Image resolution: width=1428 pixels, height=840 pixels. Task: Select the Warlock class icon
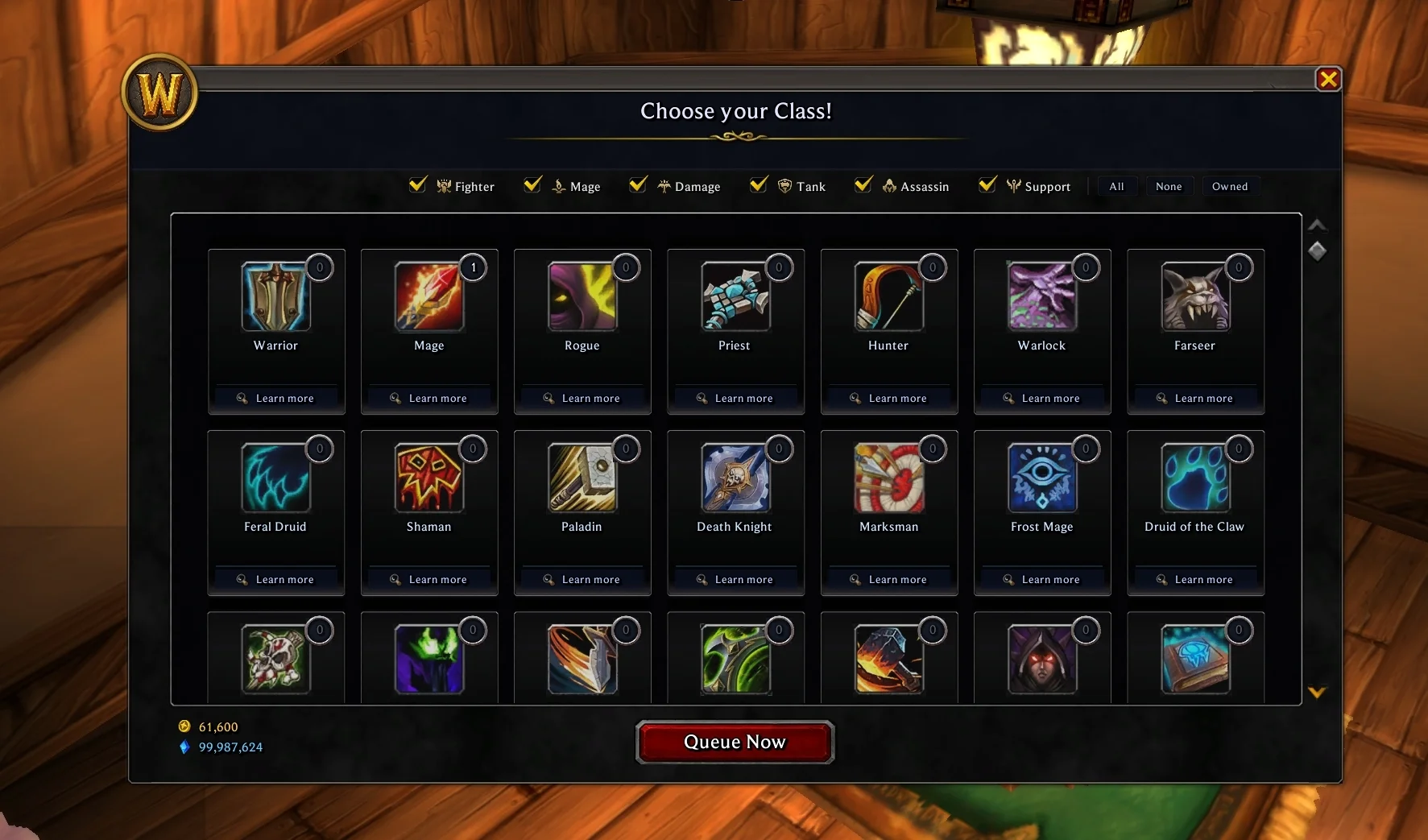pyautogui.click(x=1041, y=296)
